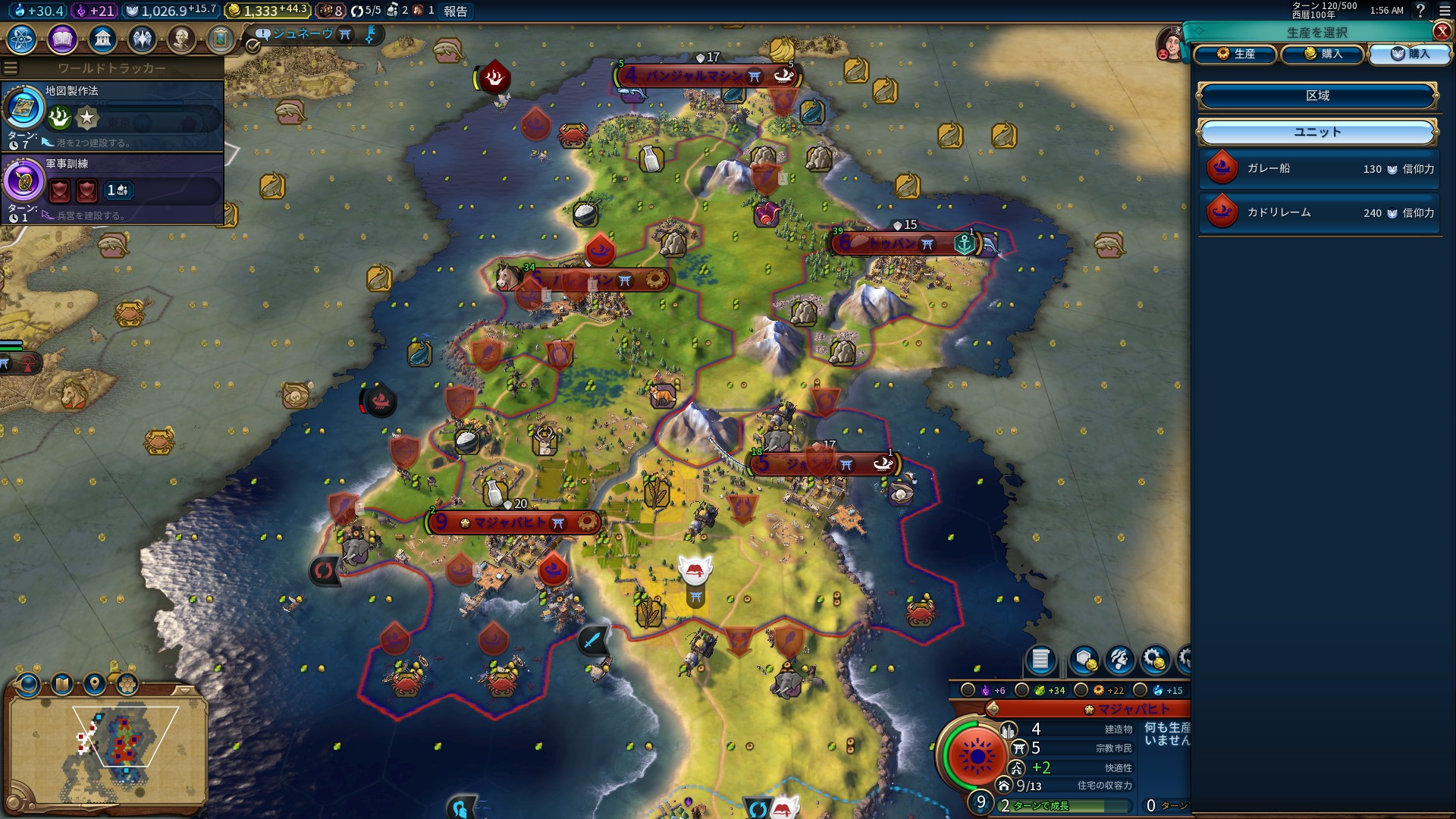This screenshot has width=1456, height=819.
Task: Expand the 区域 districts section
Action: pyautogui.click(x=1317, y=96)
